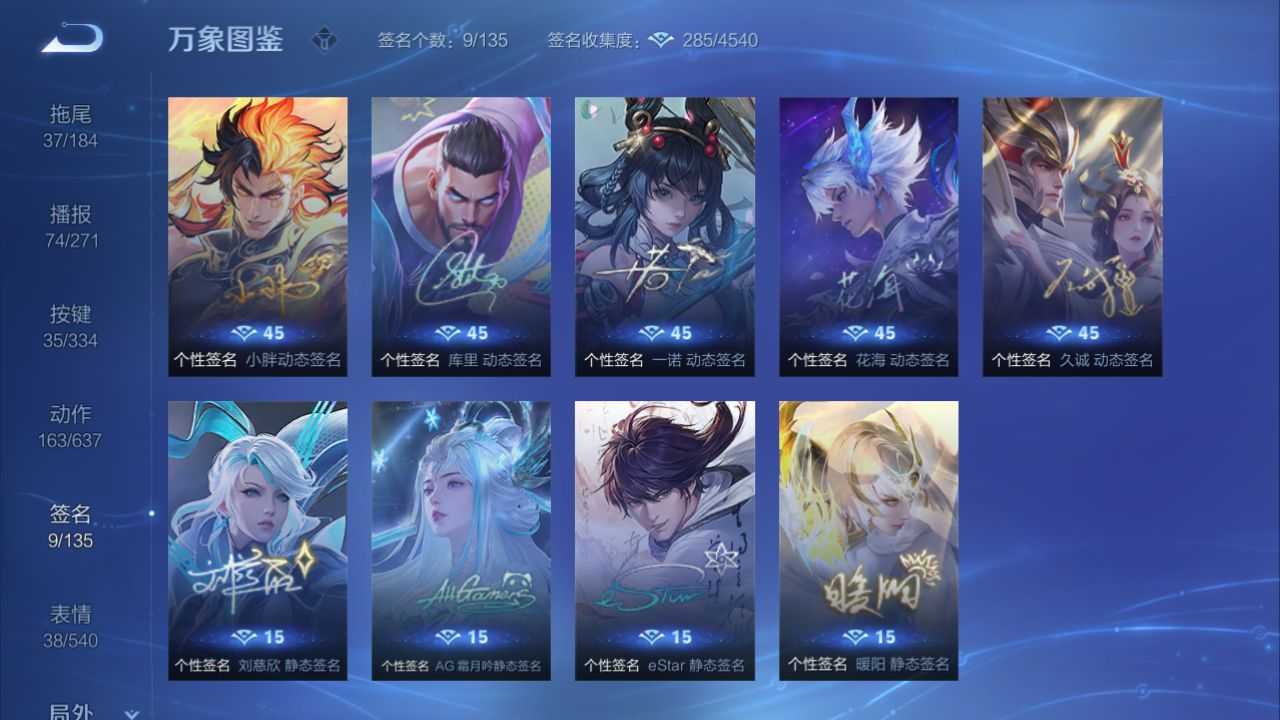Open the 库里 动态签名 card
Viewport: 1280px width, 720px height.
[461, 236]
